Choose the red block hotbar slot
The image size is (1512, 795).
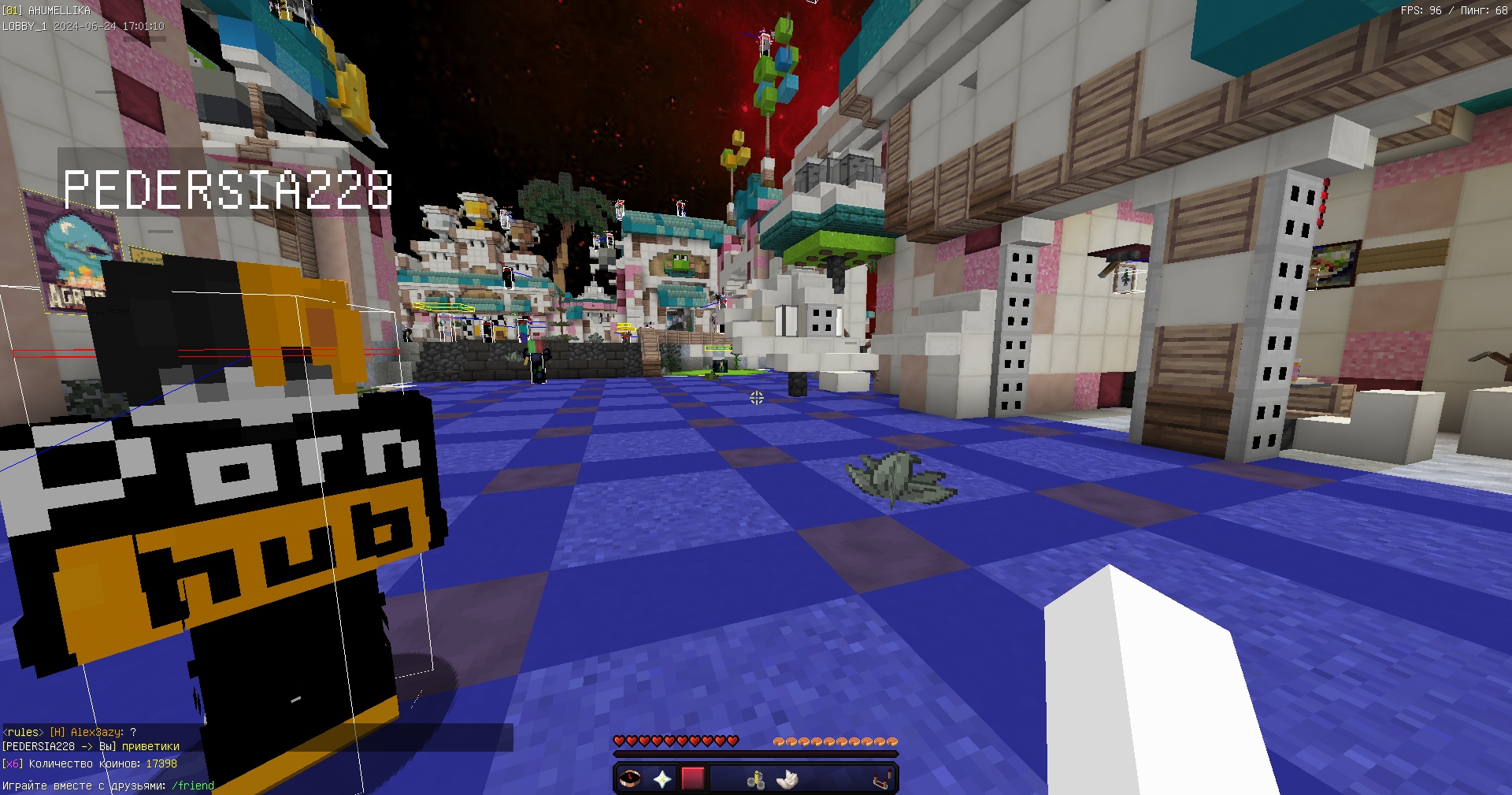coord(693,778)
